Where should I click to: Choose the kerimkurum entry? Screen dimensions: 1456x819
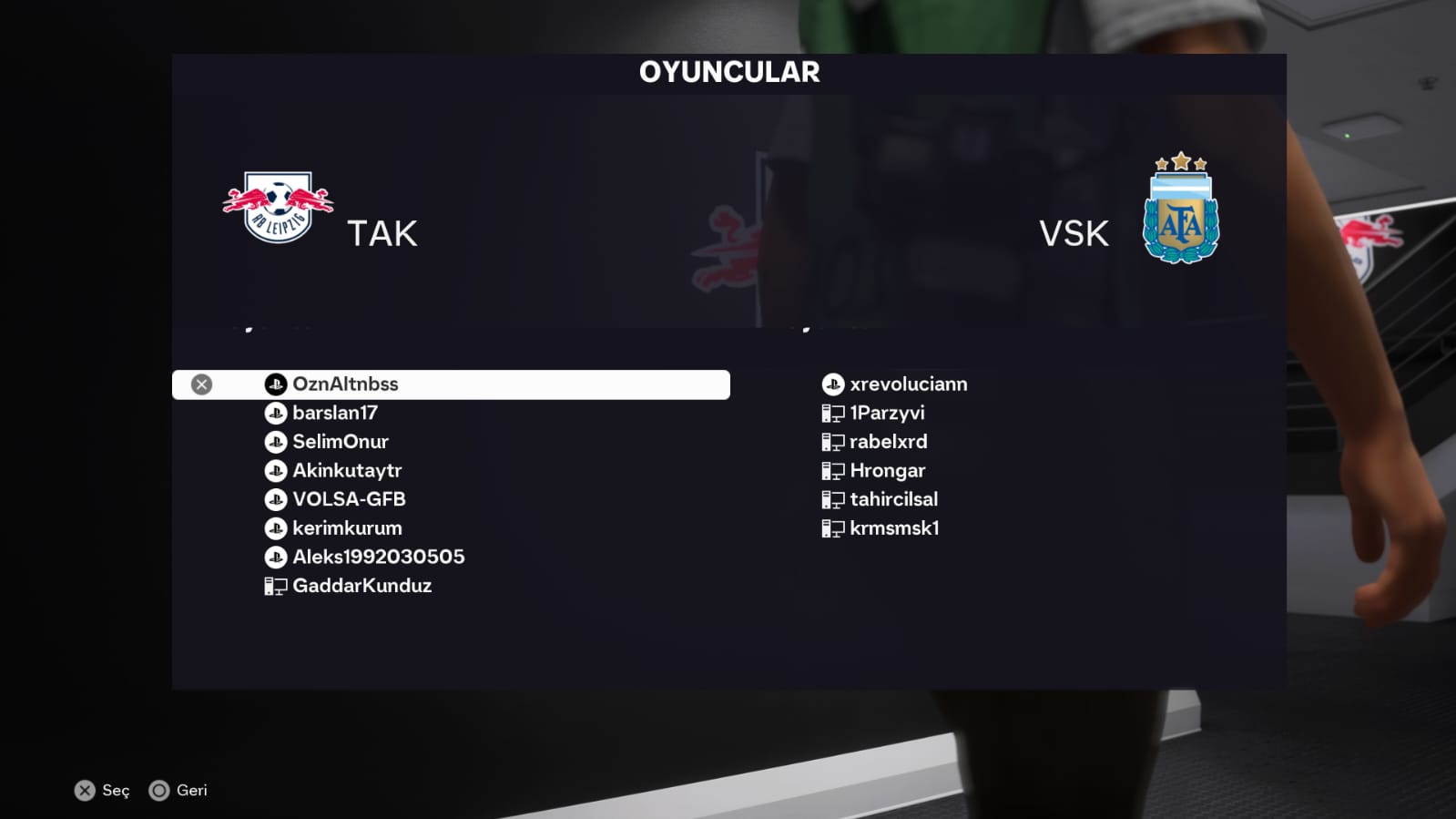[346, 528]
